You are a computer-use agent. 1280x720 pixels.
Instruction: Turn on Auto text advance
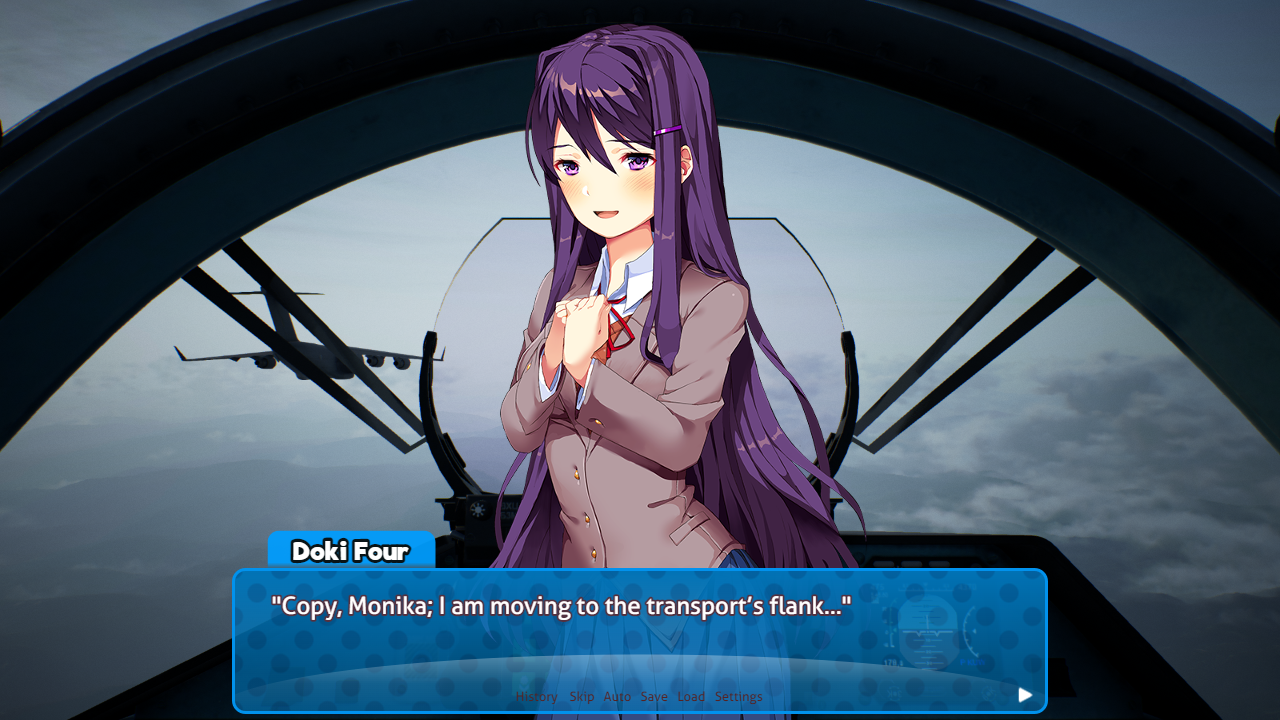[x=617, y=696]
